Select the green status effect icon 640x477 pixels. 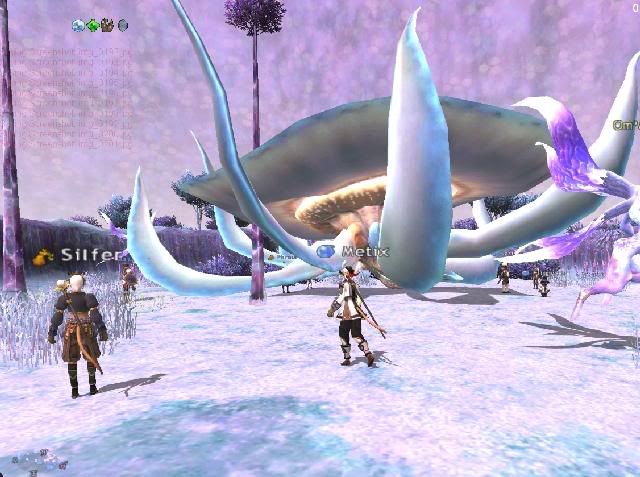click(93, 25)
